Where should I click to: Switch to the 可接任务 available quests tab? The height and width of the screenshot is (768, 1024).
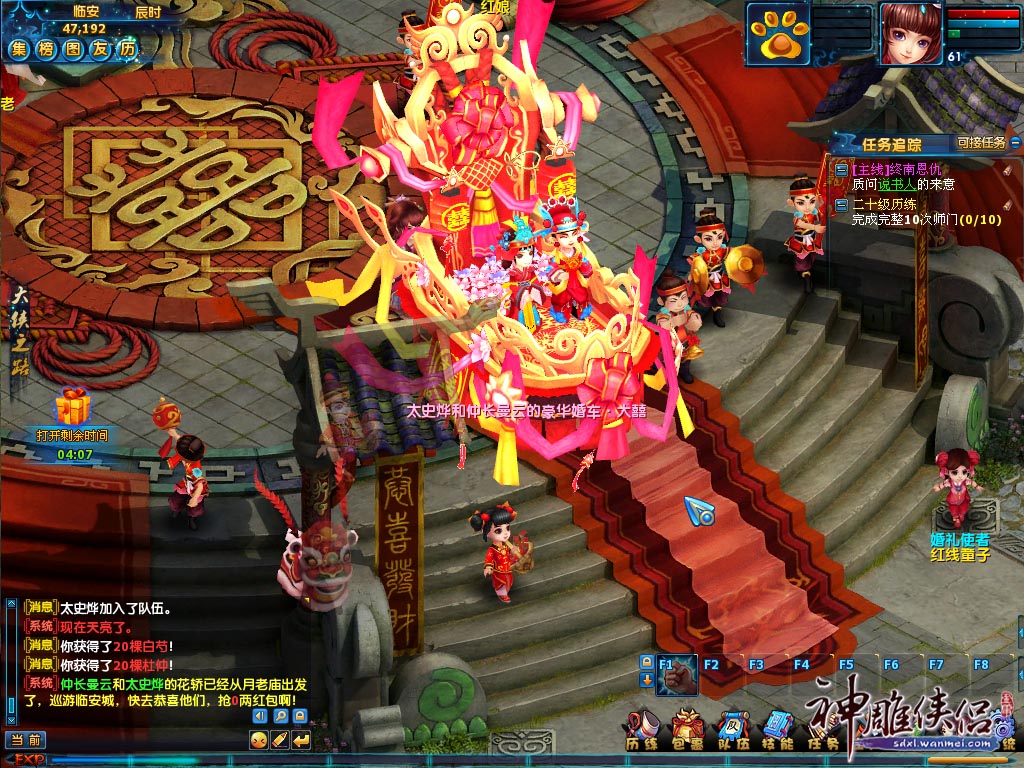click(x=981, y=143)
